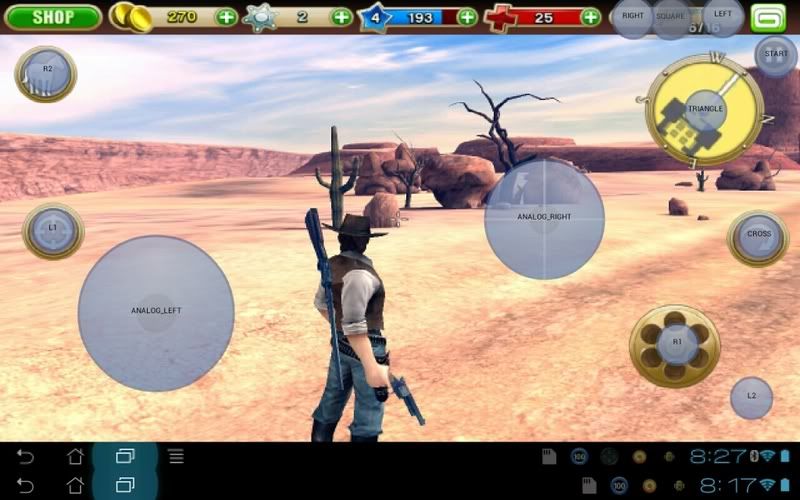800x500 pixels.
Task: Open the green SHOP button
Action: click(x=52, y=17)
